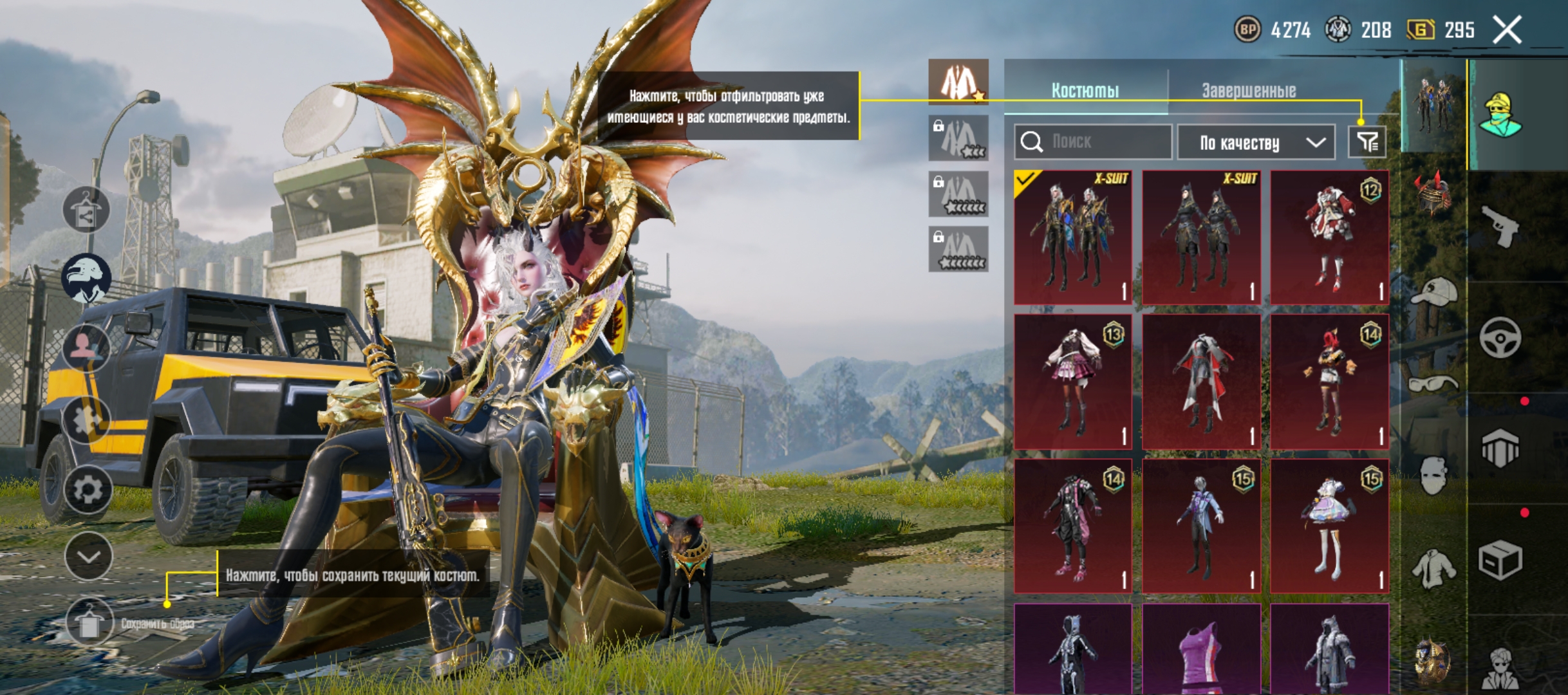Select the purple tank top outfit

(1200, 650)
